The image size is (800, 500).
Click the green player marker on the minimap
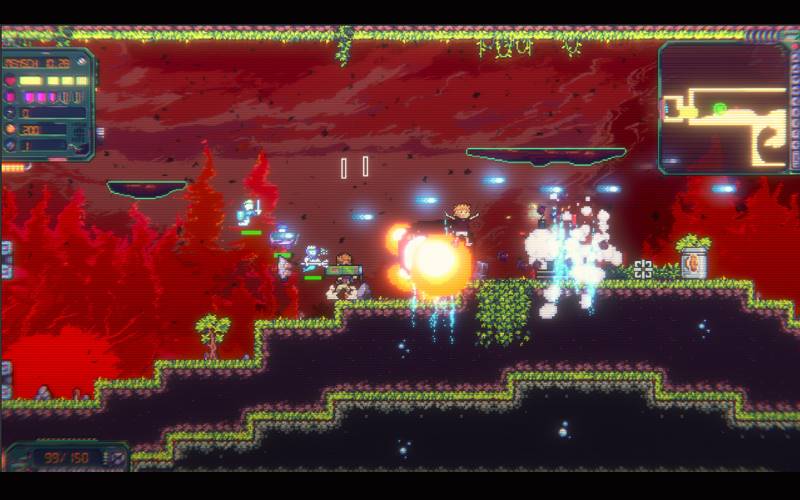pyautogui.click(x=719, y=108)
